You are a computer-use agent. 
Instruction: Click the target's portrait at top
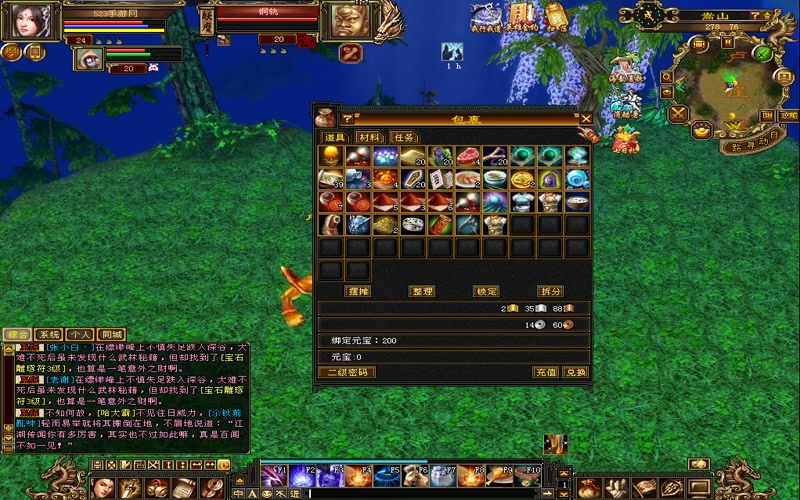coord(345,23)
